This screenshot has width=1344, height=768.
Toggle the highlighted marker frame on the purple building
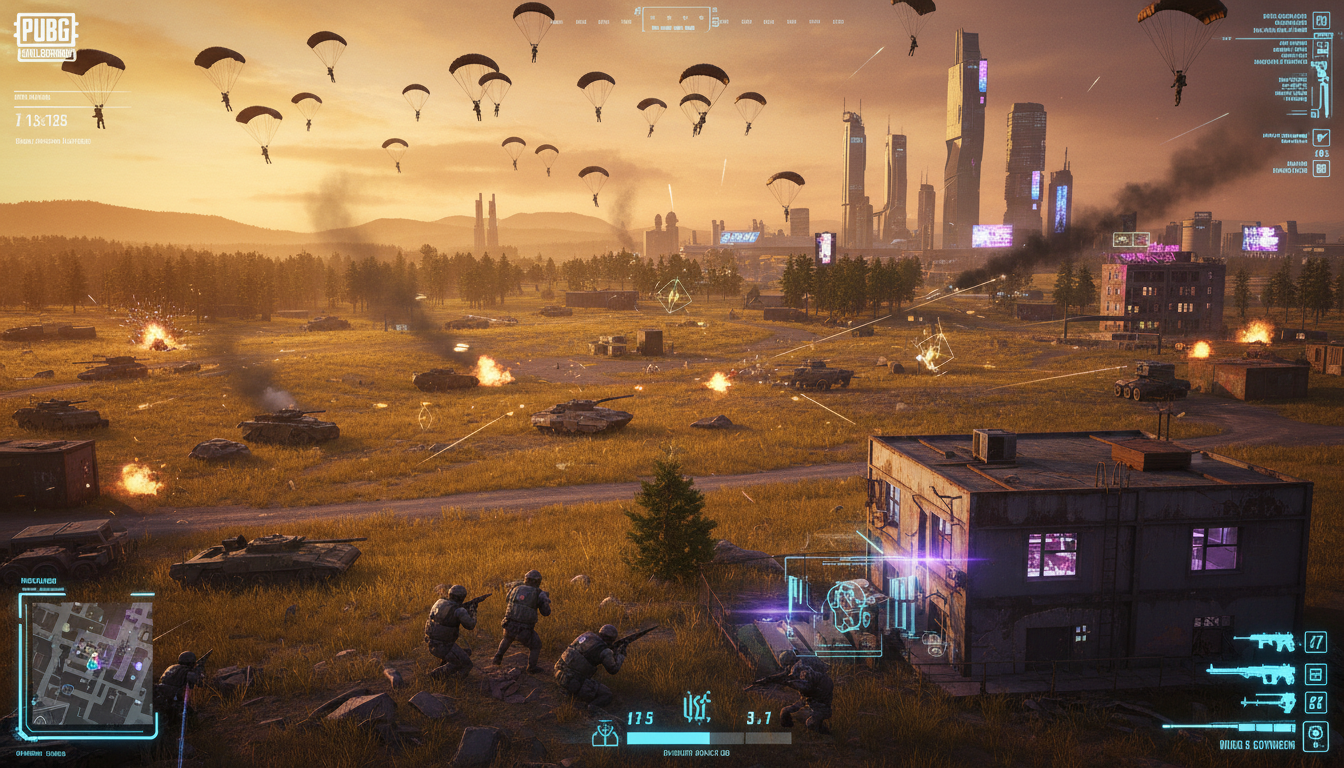pos(1130,240)
